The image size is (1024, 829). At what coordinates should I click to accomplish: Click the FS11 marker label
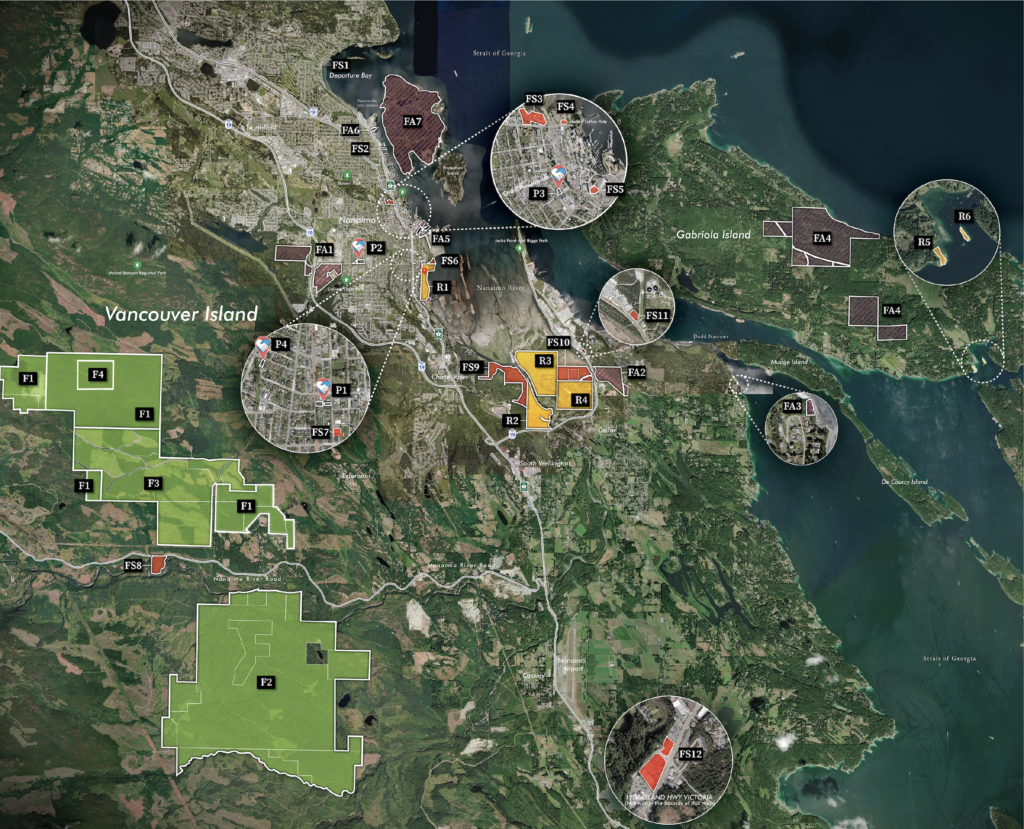657,315
